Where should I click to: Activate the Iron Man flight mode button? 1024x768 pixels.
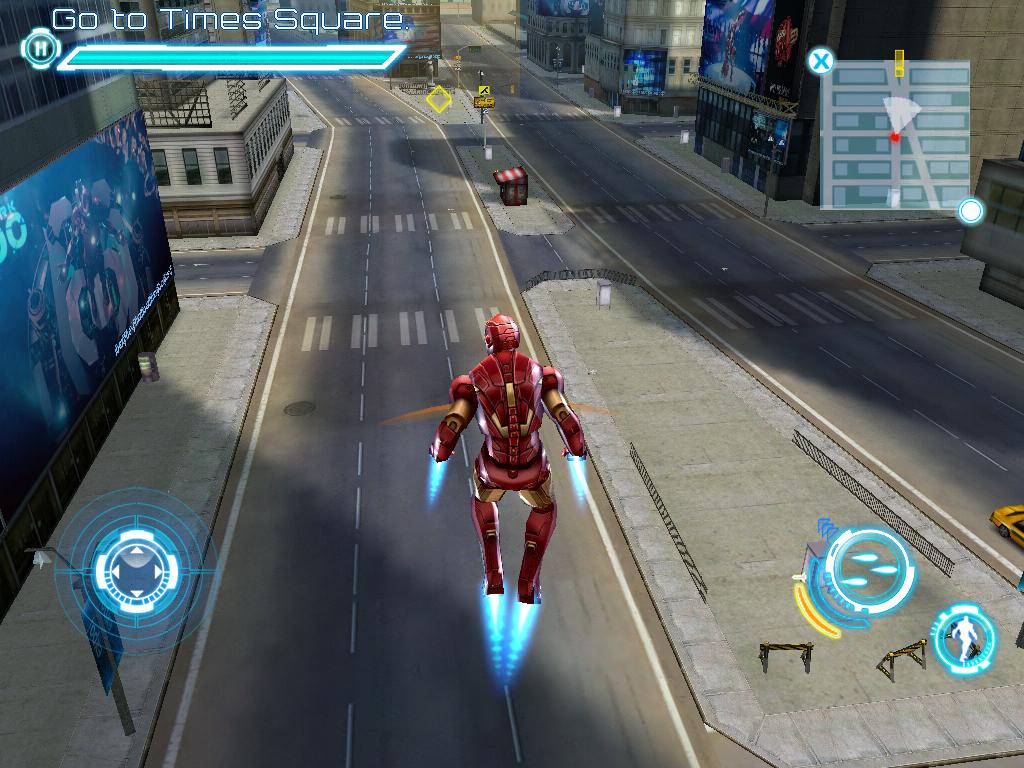point(964,636)
